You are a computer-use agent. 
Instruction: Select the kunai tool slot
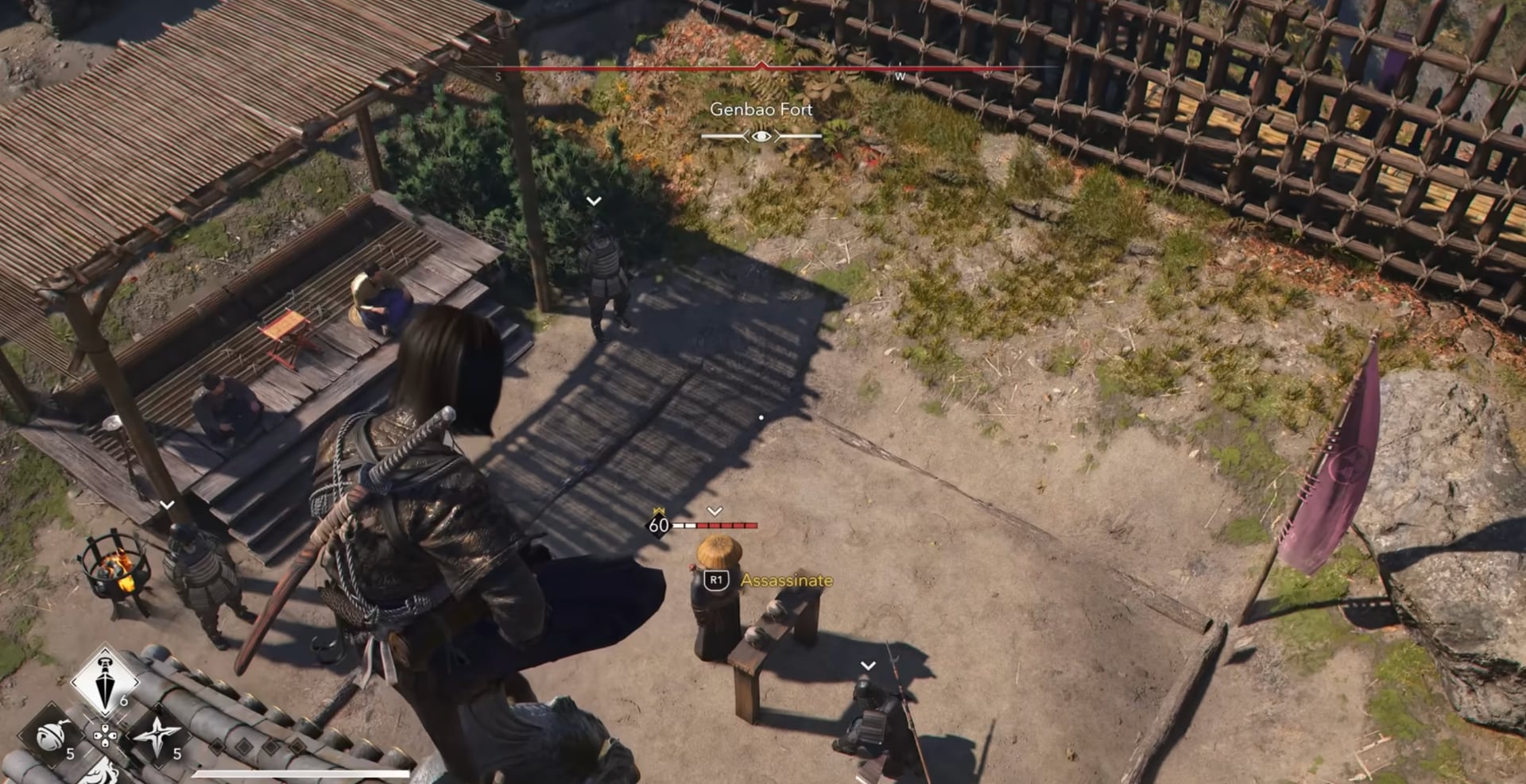pyautogui.click(x=105, y=683)
